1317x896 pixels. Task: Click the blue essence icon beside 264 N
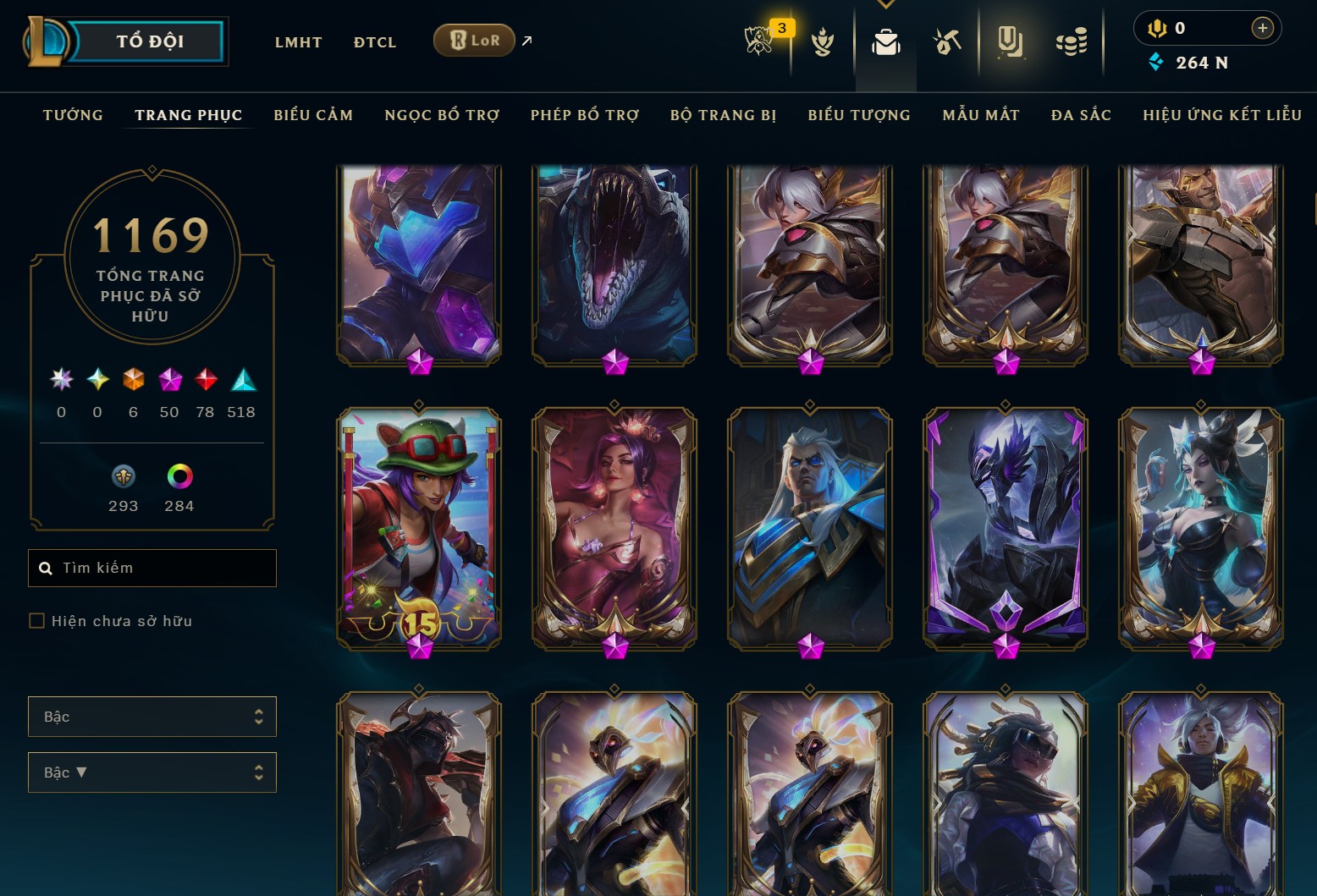pos(1156,62)
